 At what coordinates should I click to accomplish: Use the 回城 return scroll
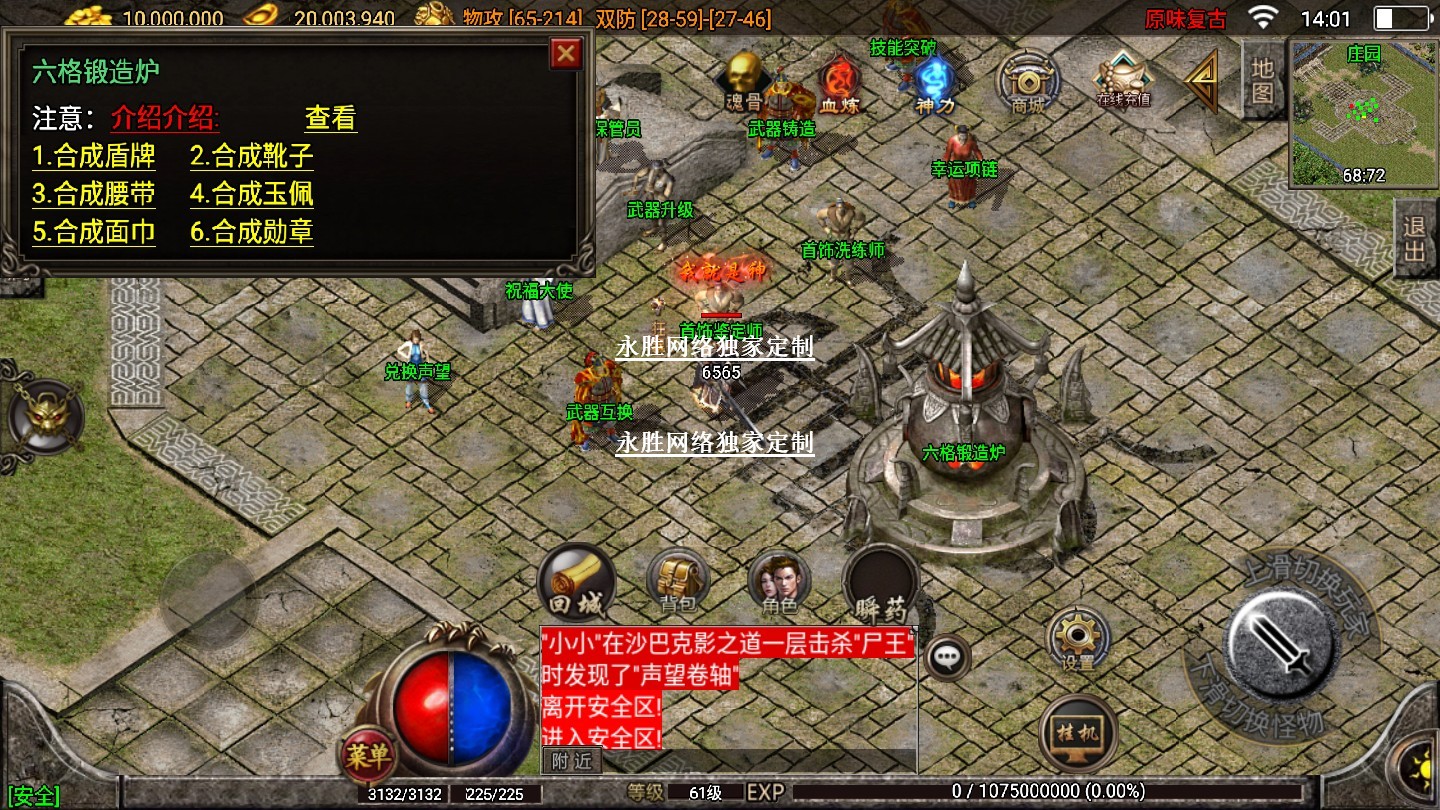pyautogui.click(x=575, y=582)
